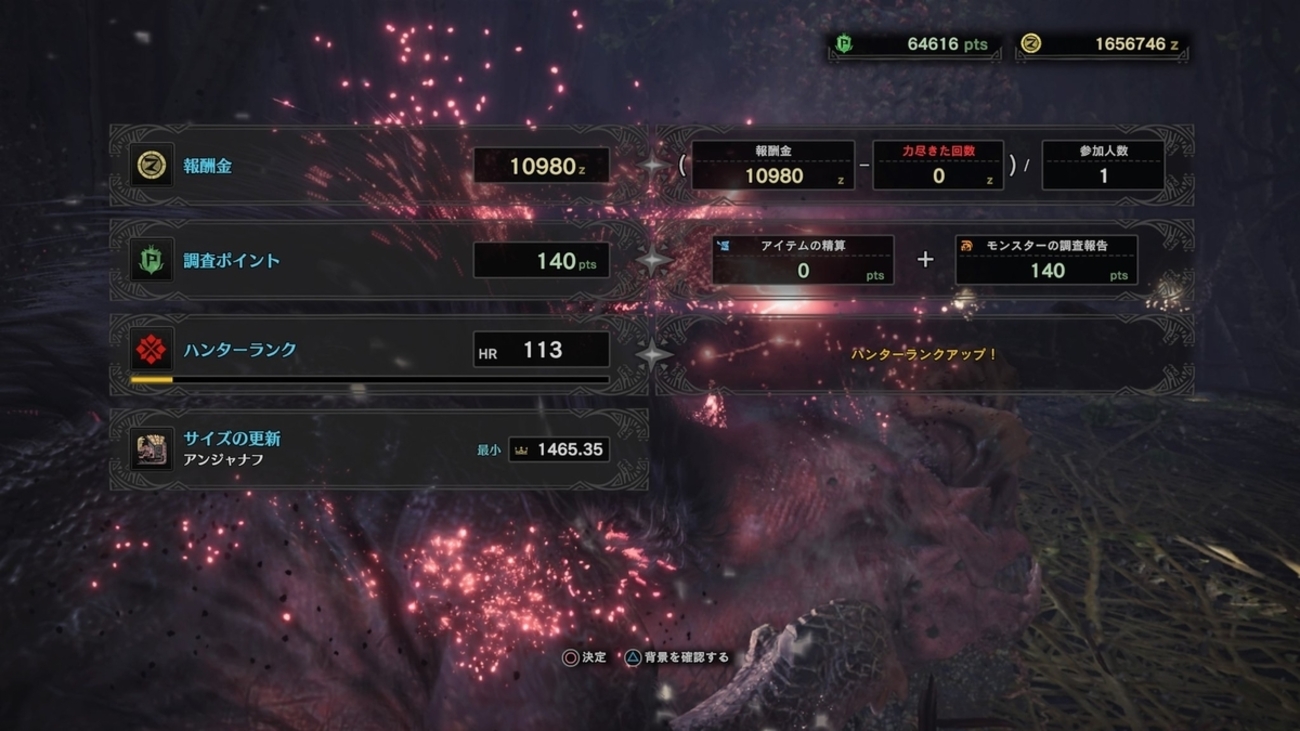The image size is (1300, 731).
Task: Open the サイズの更新 アンジャナフ entry
Action: [x=378, y=449]
